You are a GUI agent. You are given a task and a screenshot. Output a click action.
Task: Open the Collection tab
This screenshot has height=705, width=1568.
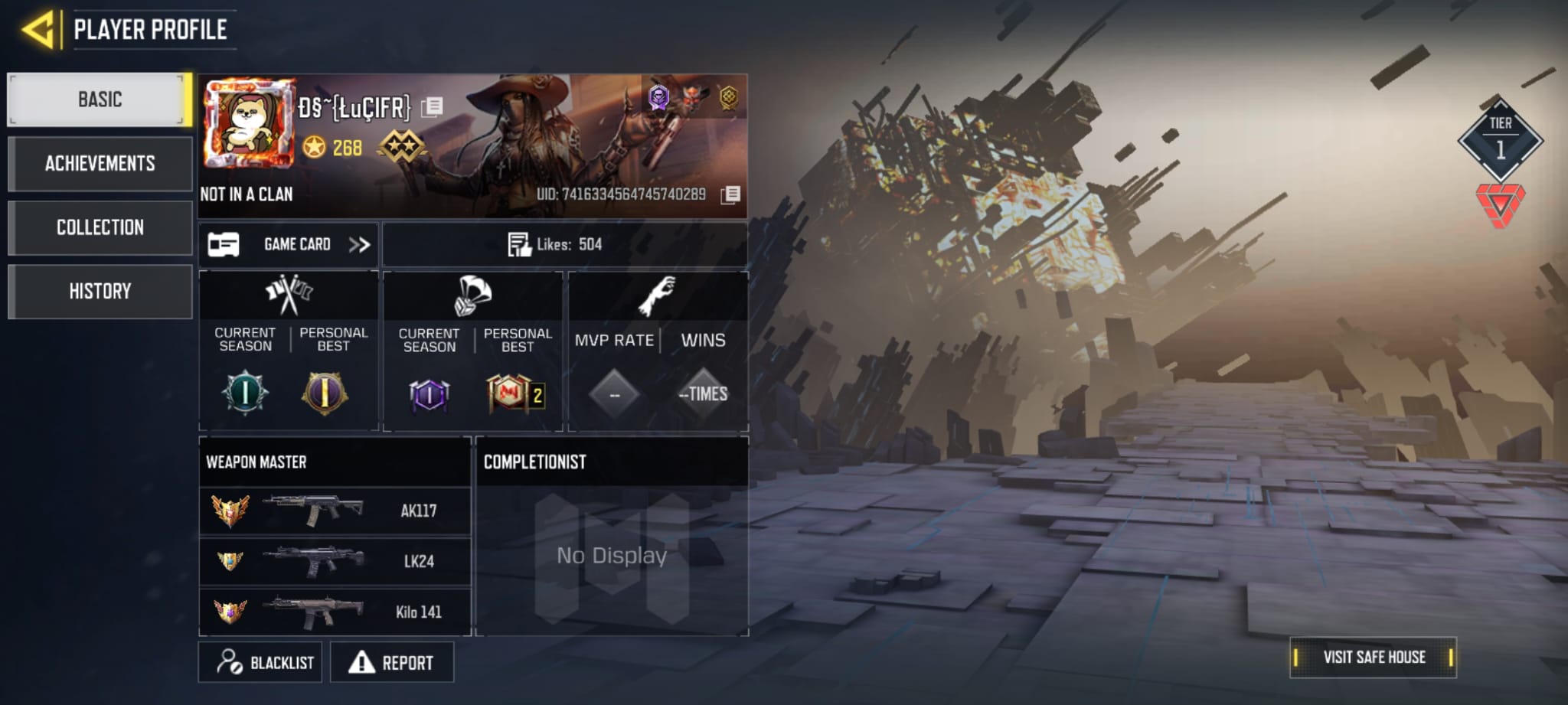(100, 227)
